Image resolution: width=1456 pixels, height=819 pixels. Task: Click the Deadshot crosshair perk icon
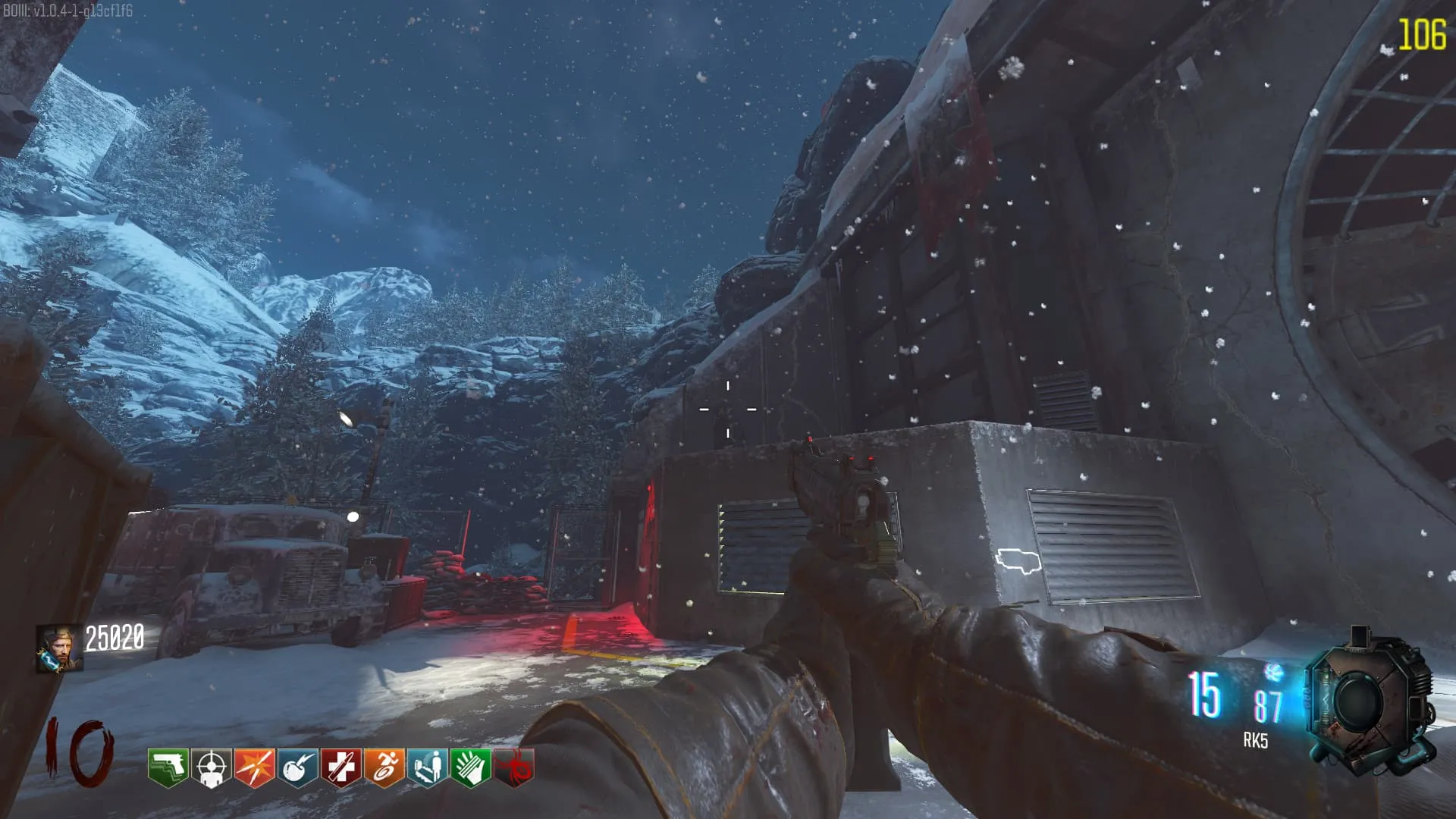coord(211,767)
